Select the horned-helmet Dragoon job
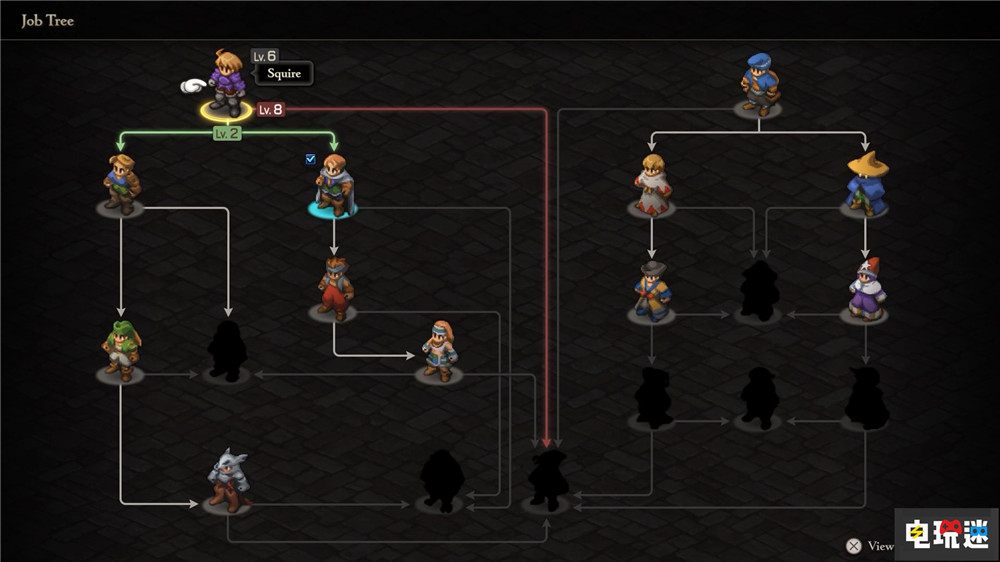This screenshot has height=562, width=1000. 228,481
